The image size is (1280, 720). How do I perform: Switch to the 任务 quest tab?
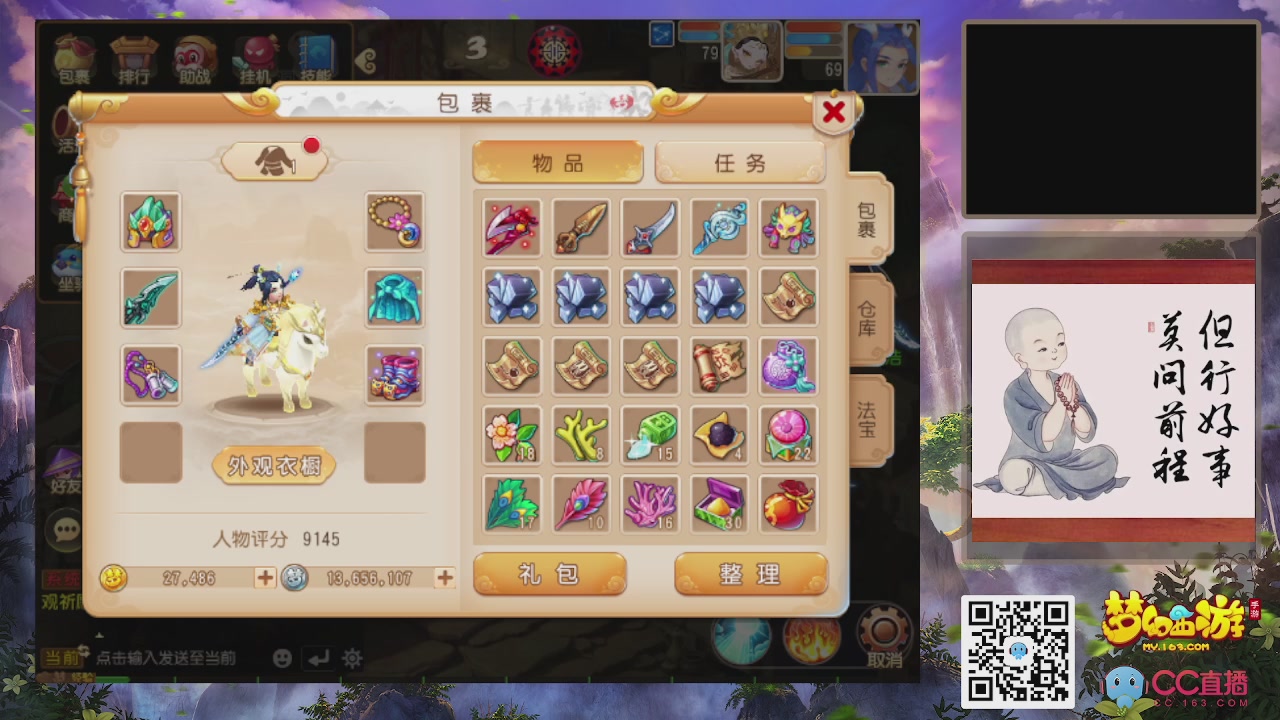point(741,162)
